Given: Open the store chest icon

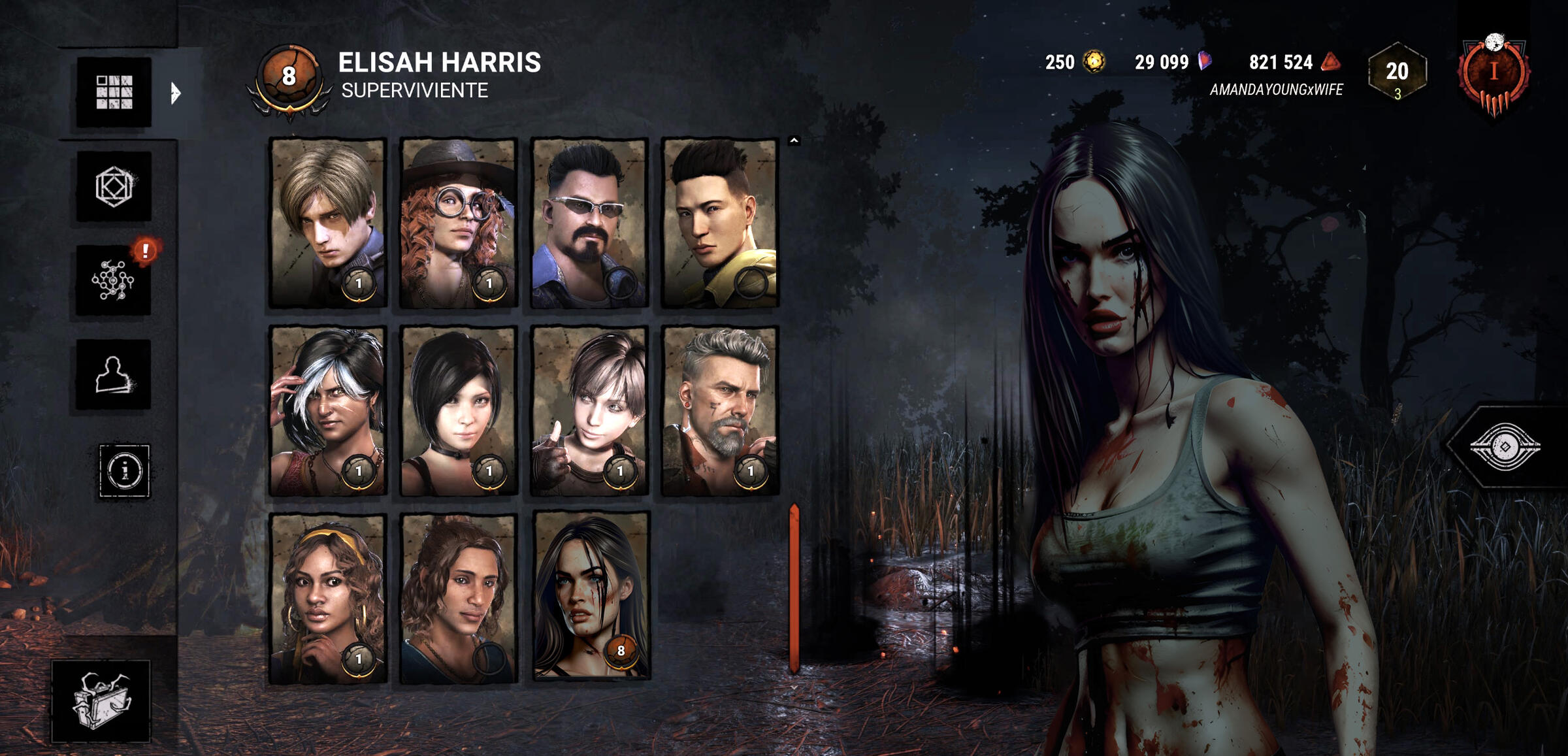Looking at the screenshot, I should click(x=101, y=701).
